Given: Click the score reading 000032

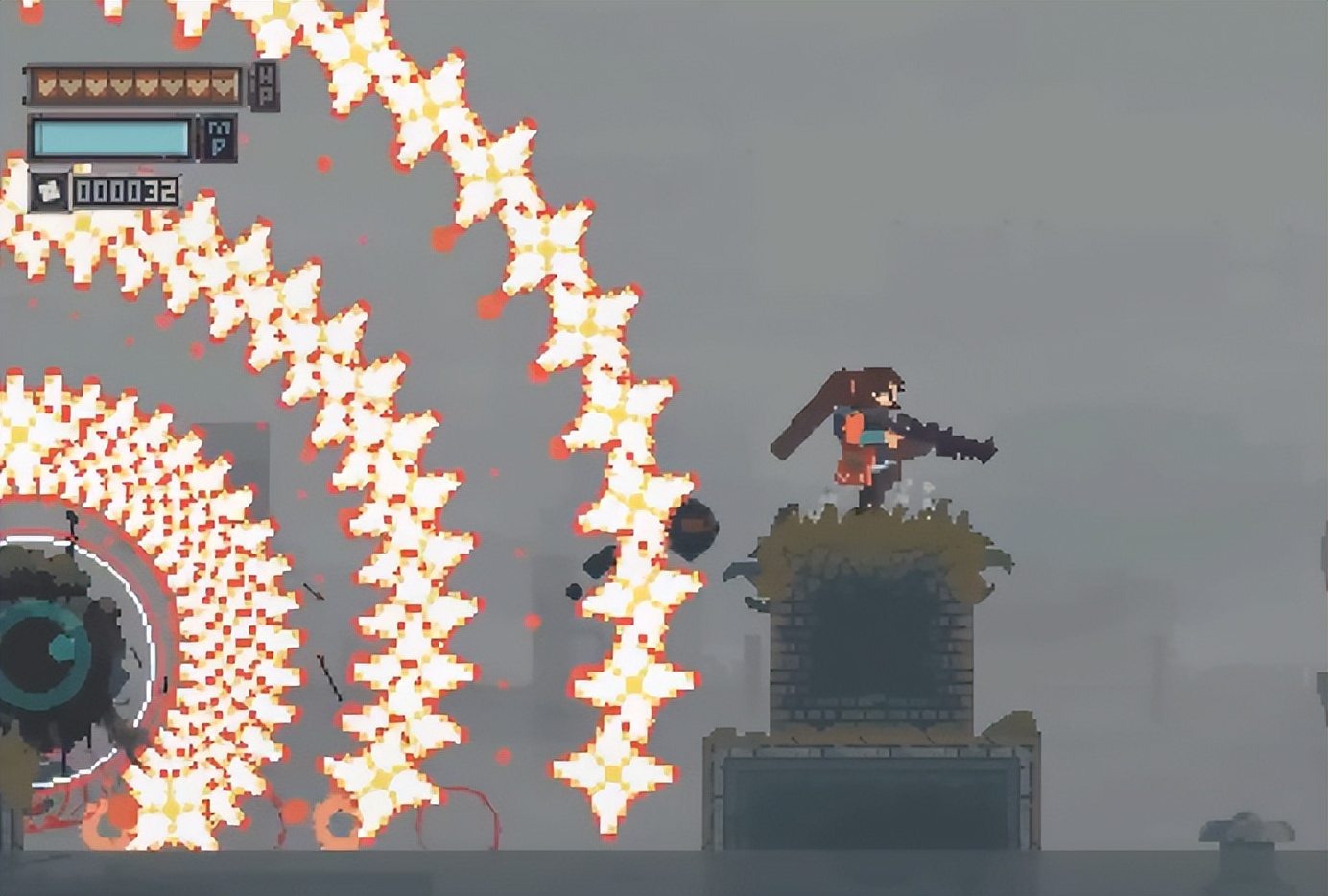Looking at the screenshot, I should 128,191.
